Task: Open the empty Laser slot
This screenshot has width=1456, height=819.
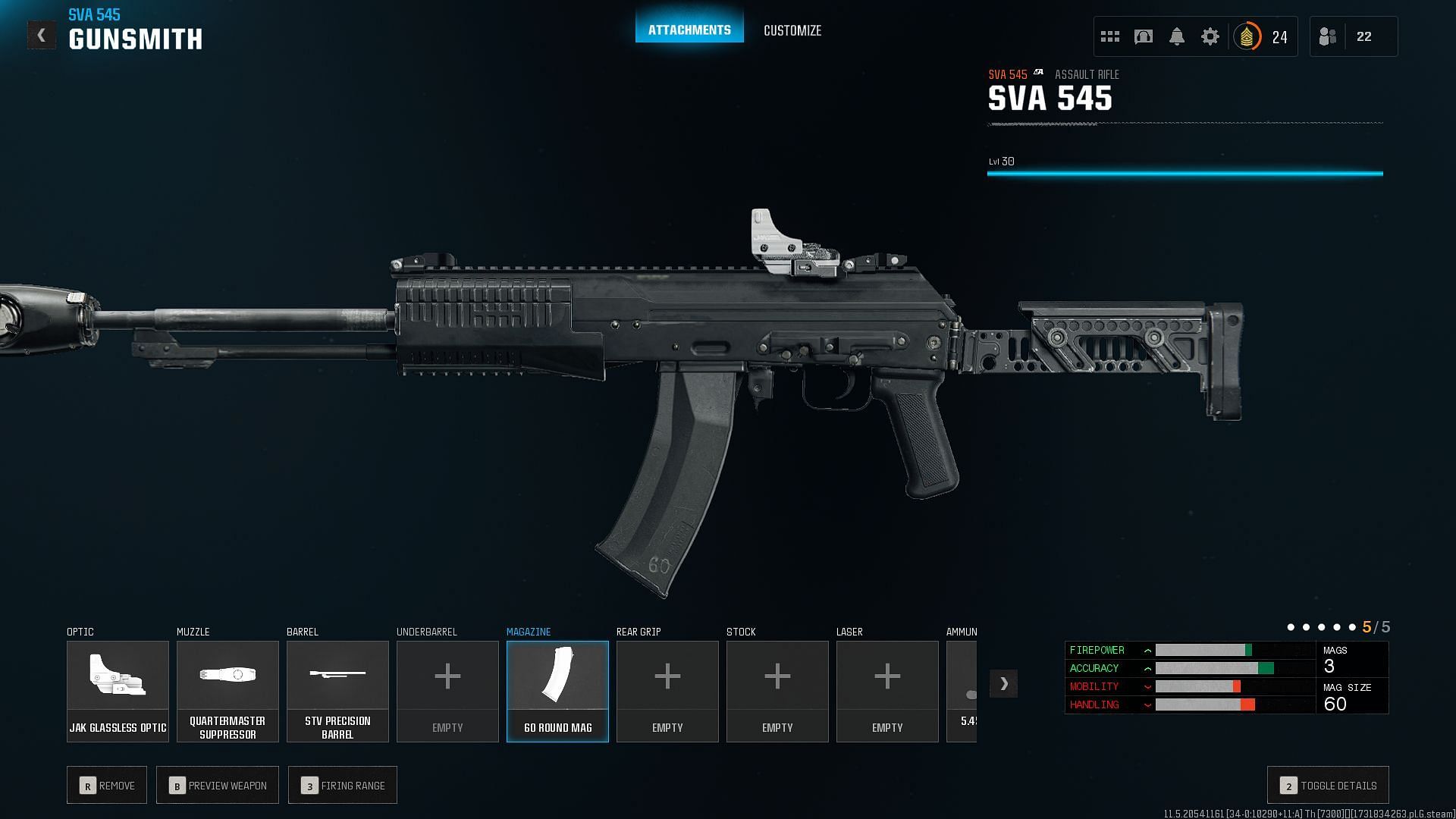Action: click(887, 691)
